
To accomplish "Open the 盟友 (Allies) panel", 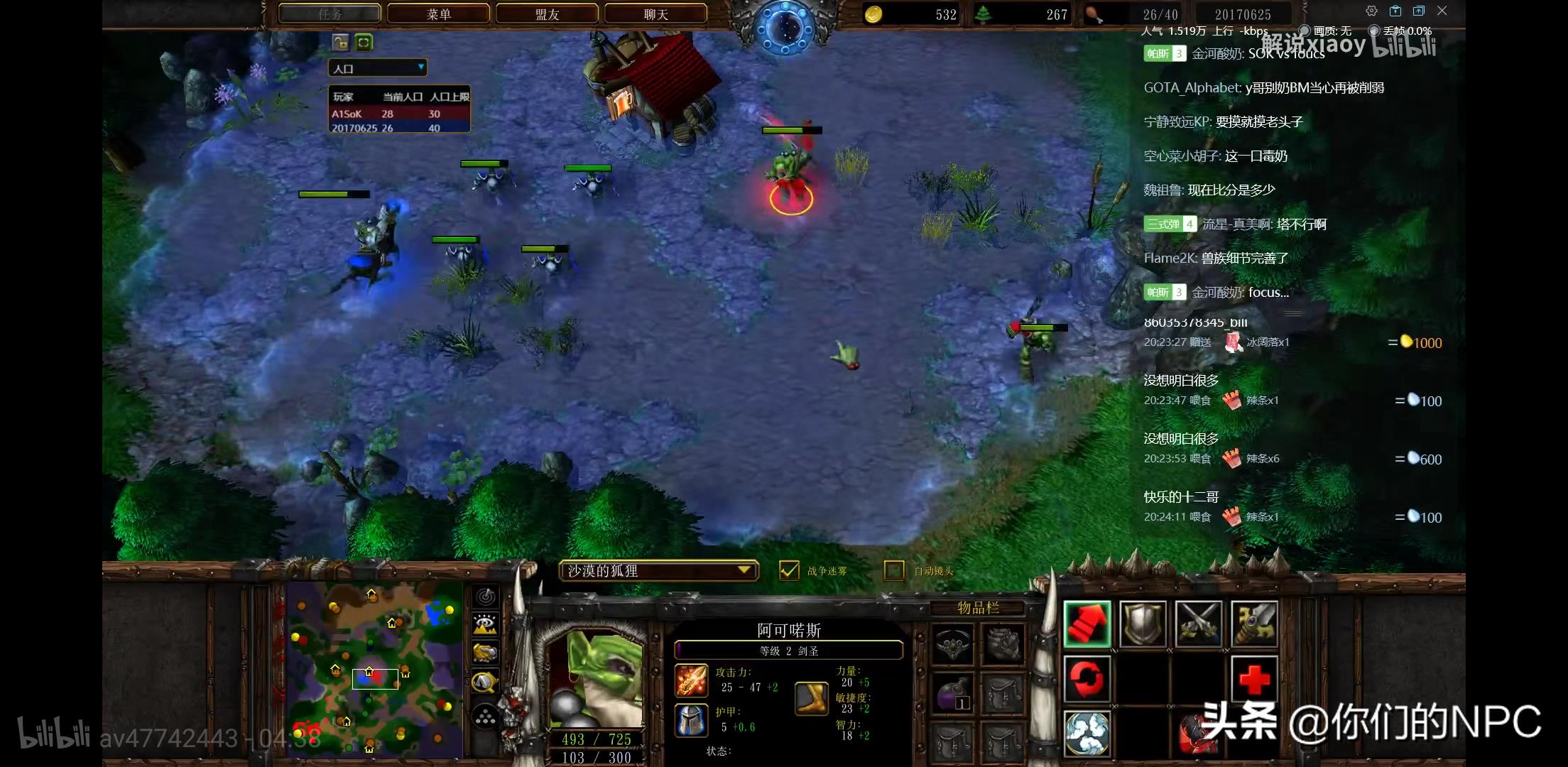I will pos(548,14).
